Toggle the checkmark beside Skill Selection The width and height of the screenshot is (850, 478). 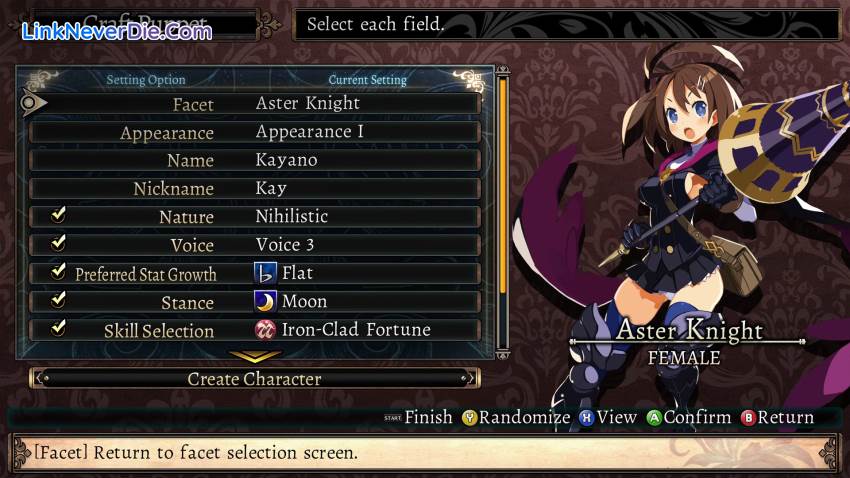pos(59,328)
